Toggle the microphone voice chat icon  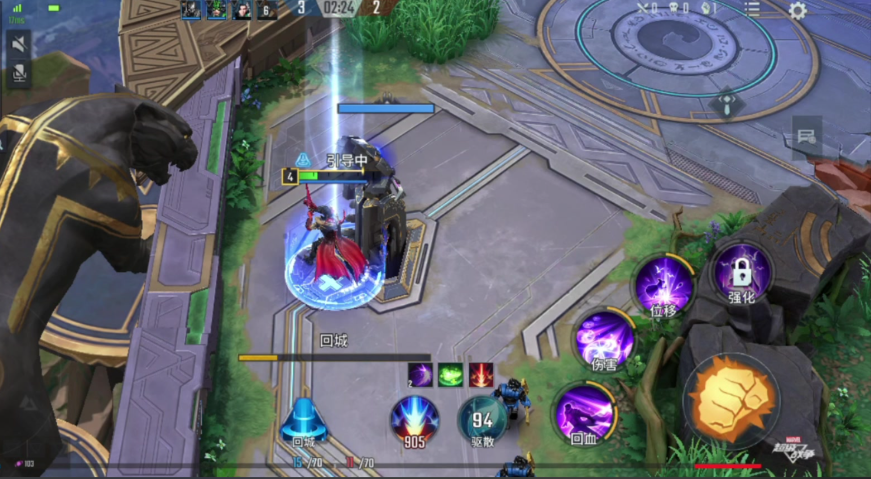19,72
